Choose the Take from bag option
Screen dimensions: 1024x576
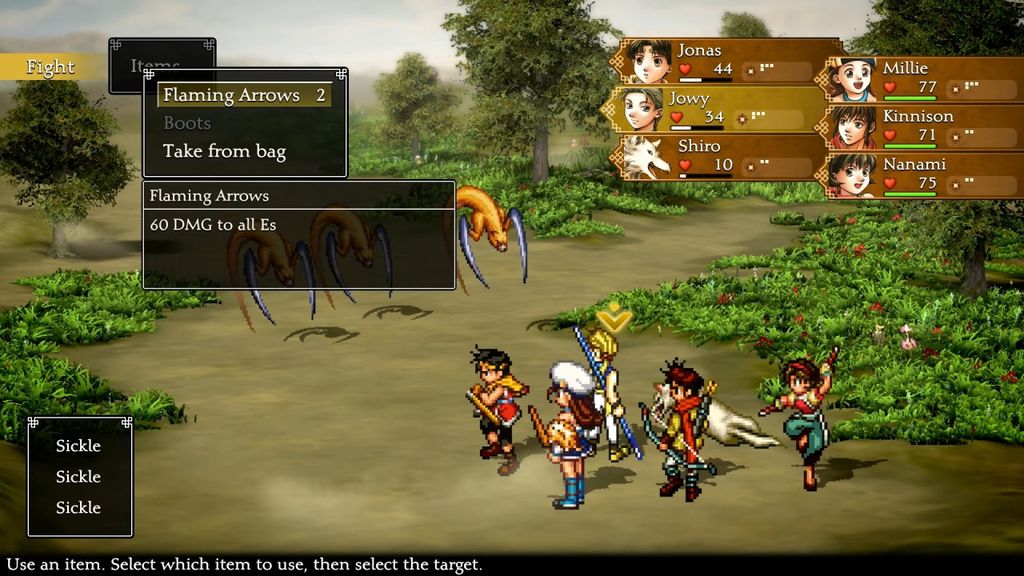tap(224, 152)
